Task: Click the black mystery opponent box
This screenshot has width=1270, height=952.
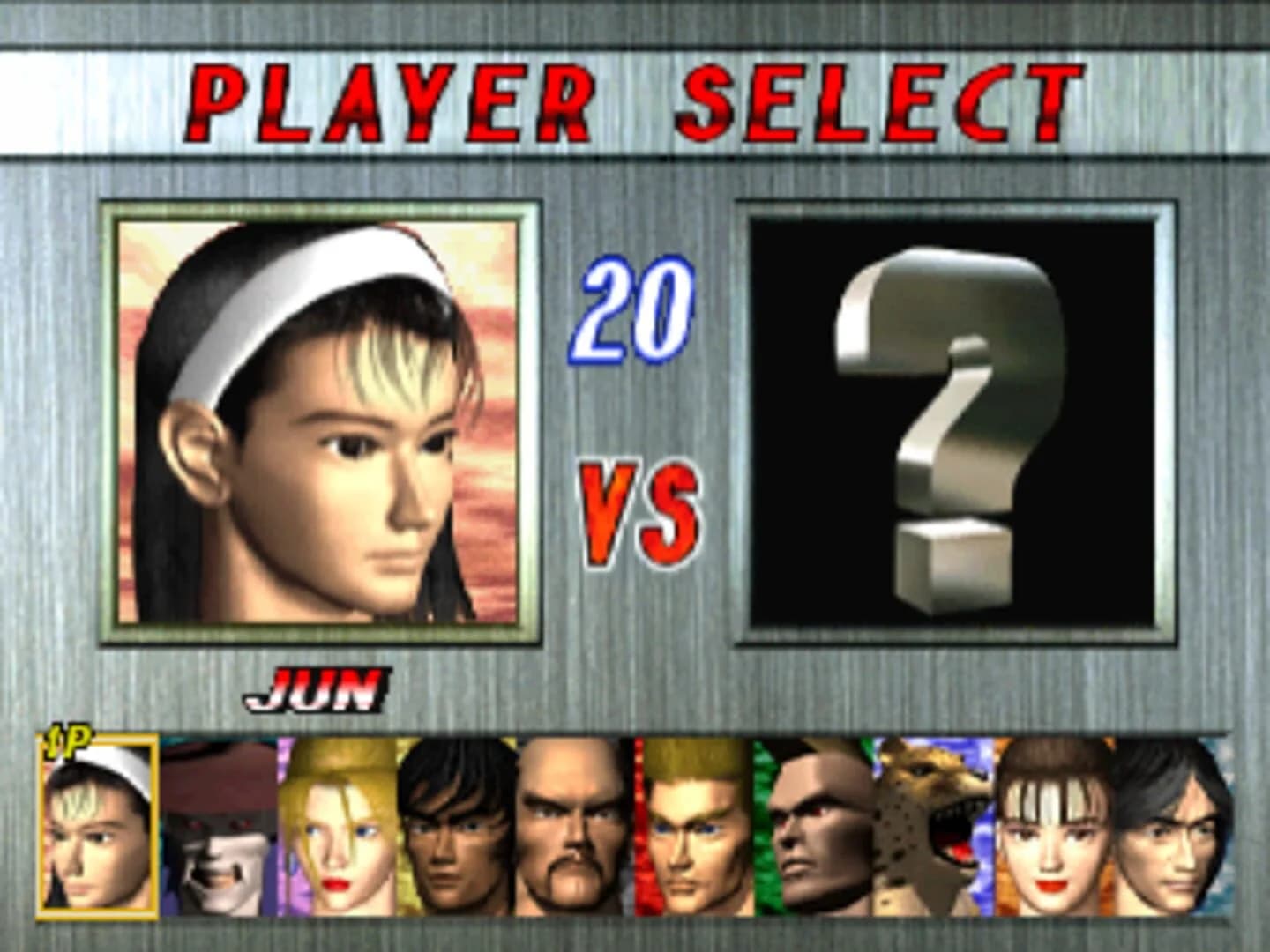Action: click(952, 414)
